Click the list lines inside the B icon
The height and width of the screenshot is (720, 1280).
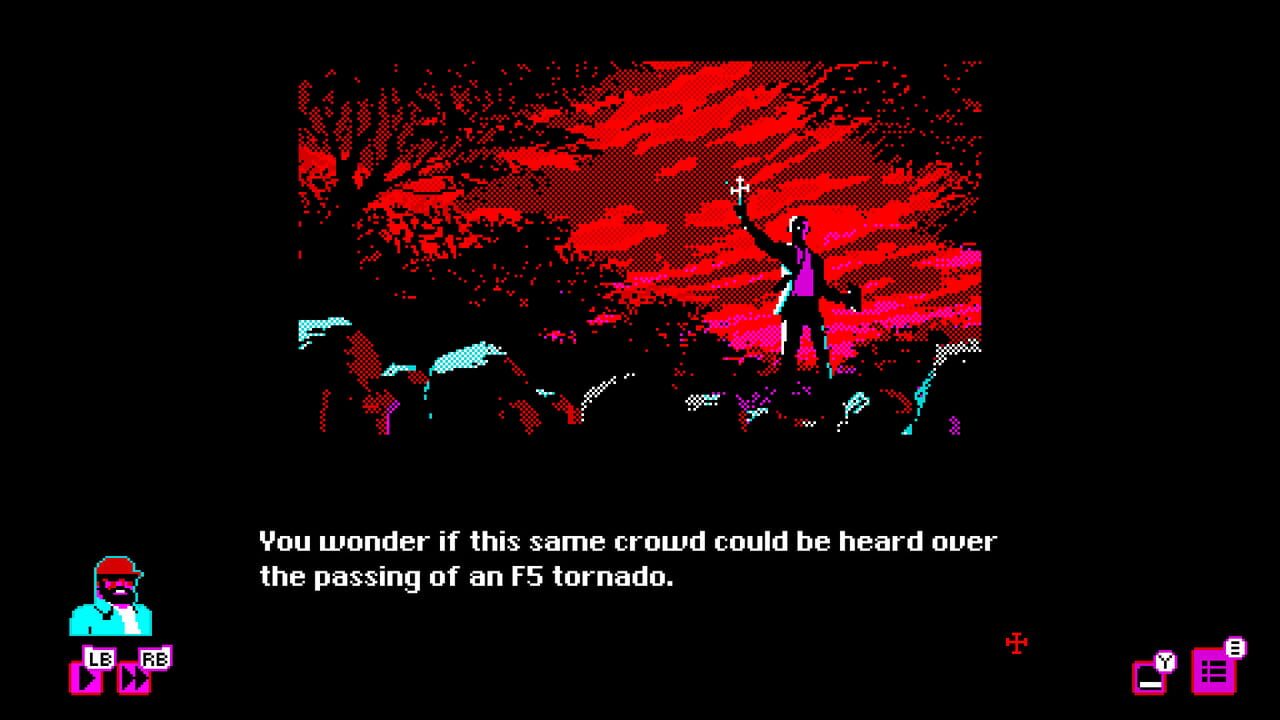[x=1213, y=671]
